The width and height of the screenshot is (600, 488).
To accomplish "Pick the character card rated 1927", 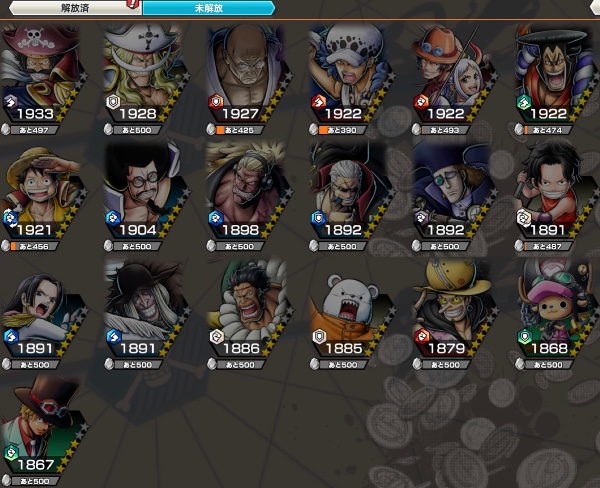I will tap(248, 75).
